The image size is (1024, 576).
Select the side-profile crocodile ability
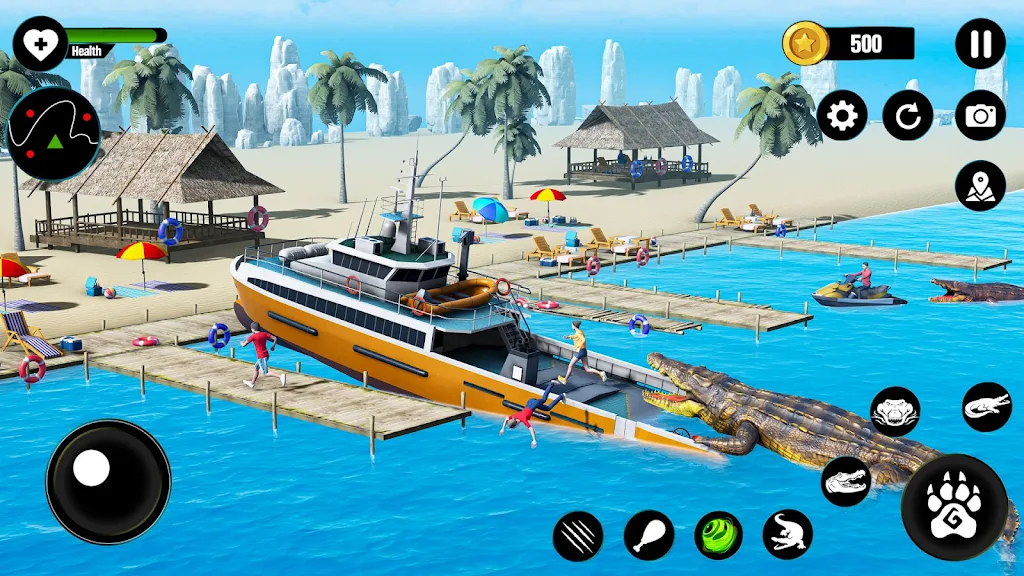tap(987, 407)
